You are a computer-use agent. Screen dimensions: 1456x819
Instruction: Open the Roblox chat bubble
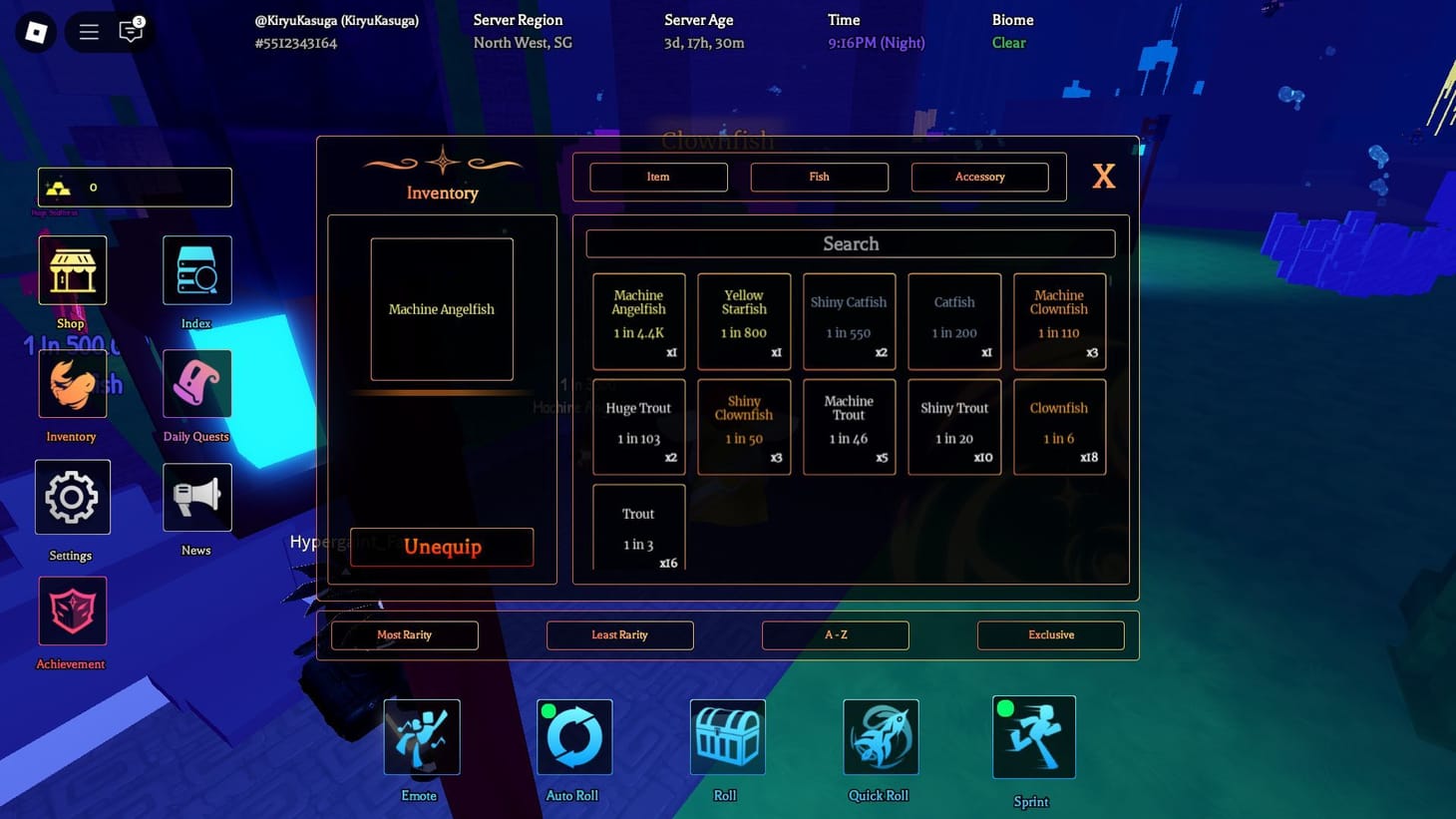pos(130,31)
